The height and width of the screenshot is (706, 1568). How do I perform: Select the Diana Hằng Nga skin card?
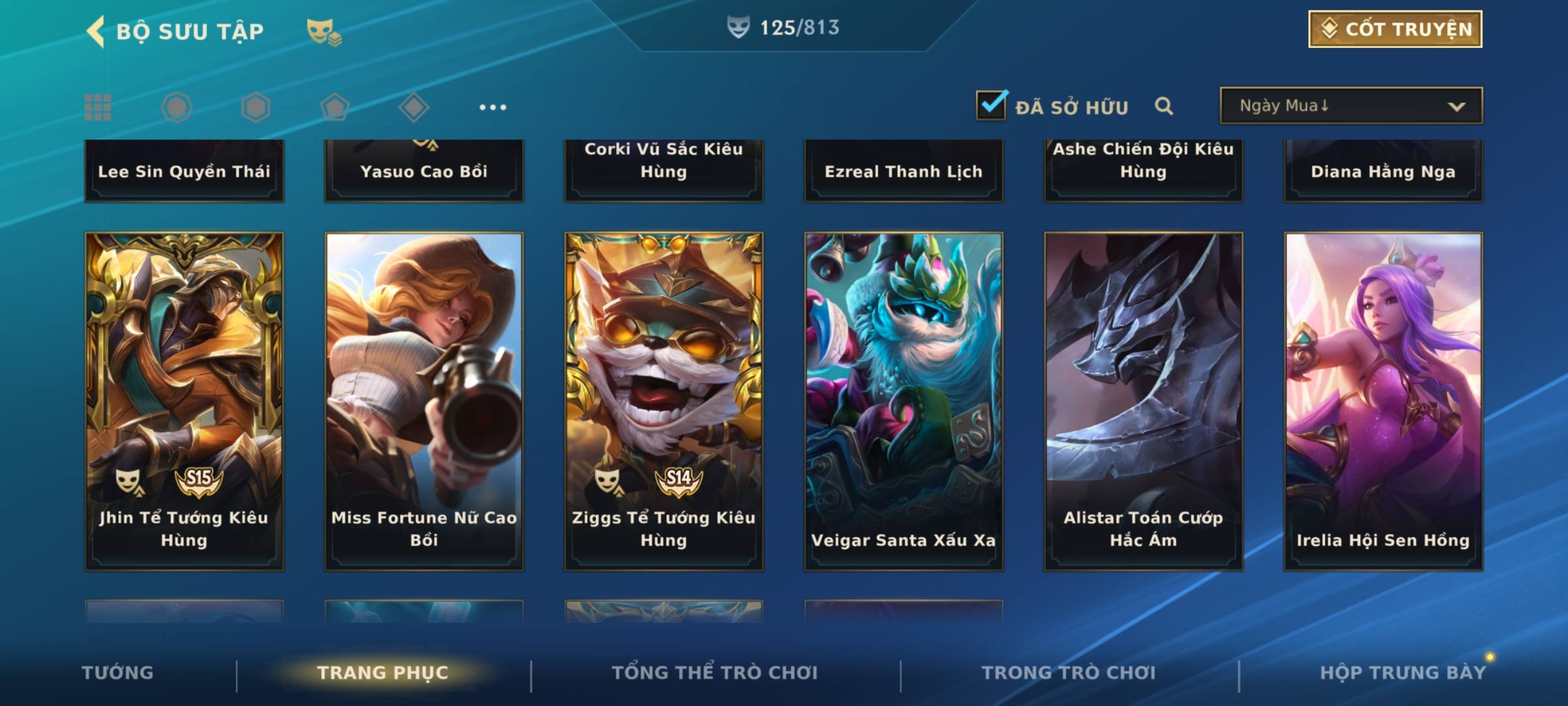coord(1383,170)
